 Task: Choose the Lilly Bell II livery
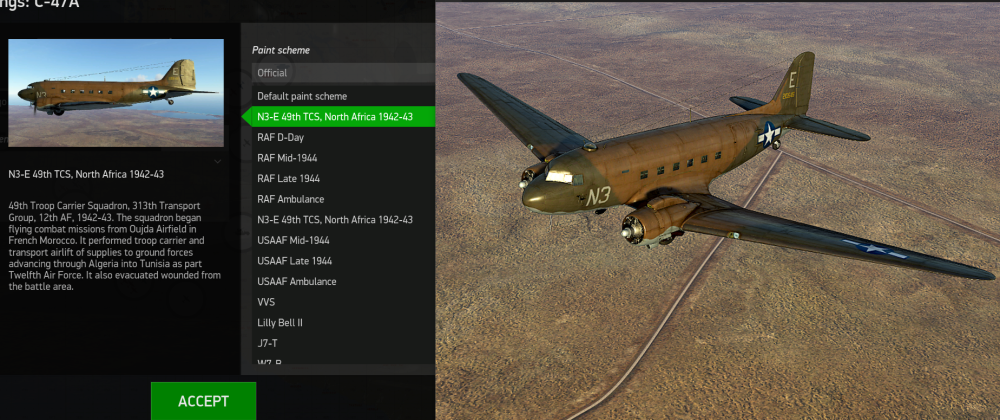coord(279,322)
